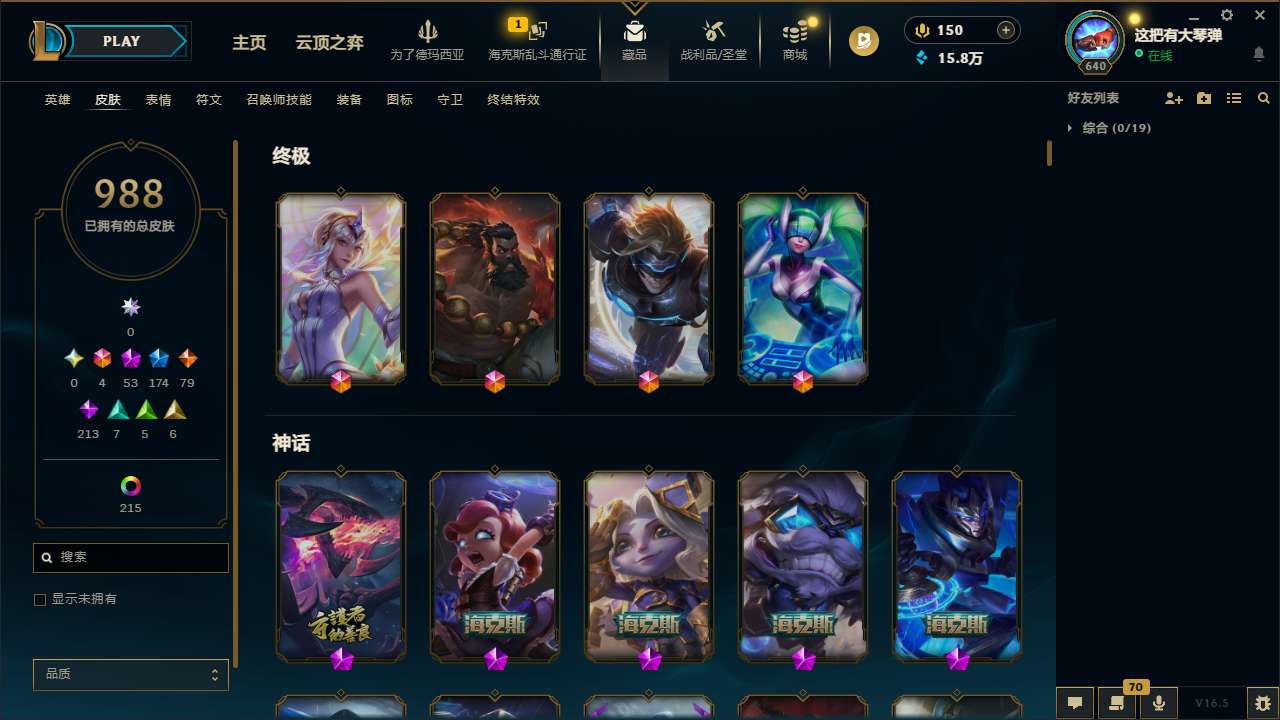Viewport: 1280px width, 720px height.
Task: Open client settings with the gear icon
Action: pos(1226,16)
